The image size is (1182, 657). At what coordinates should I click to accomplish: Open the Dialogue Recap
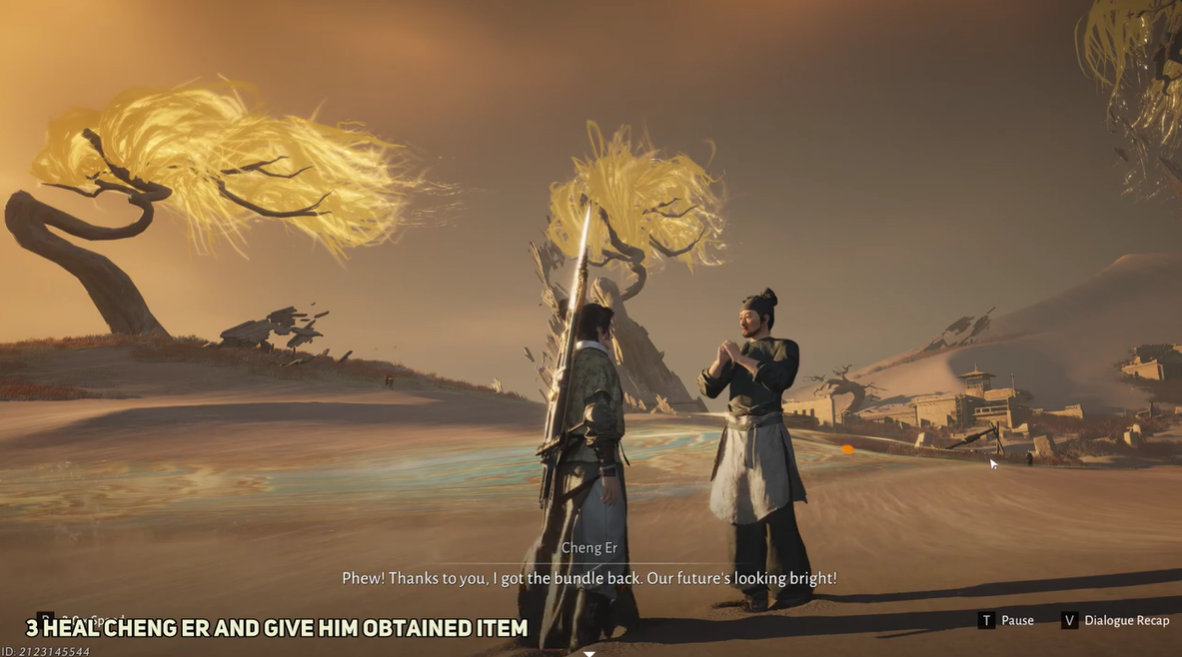click(x=1115, y=621)
